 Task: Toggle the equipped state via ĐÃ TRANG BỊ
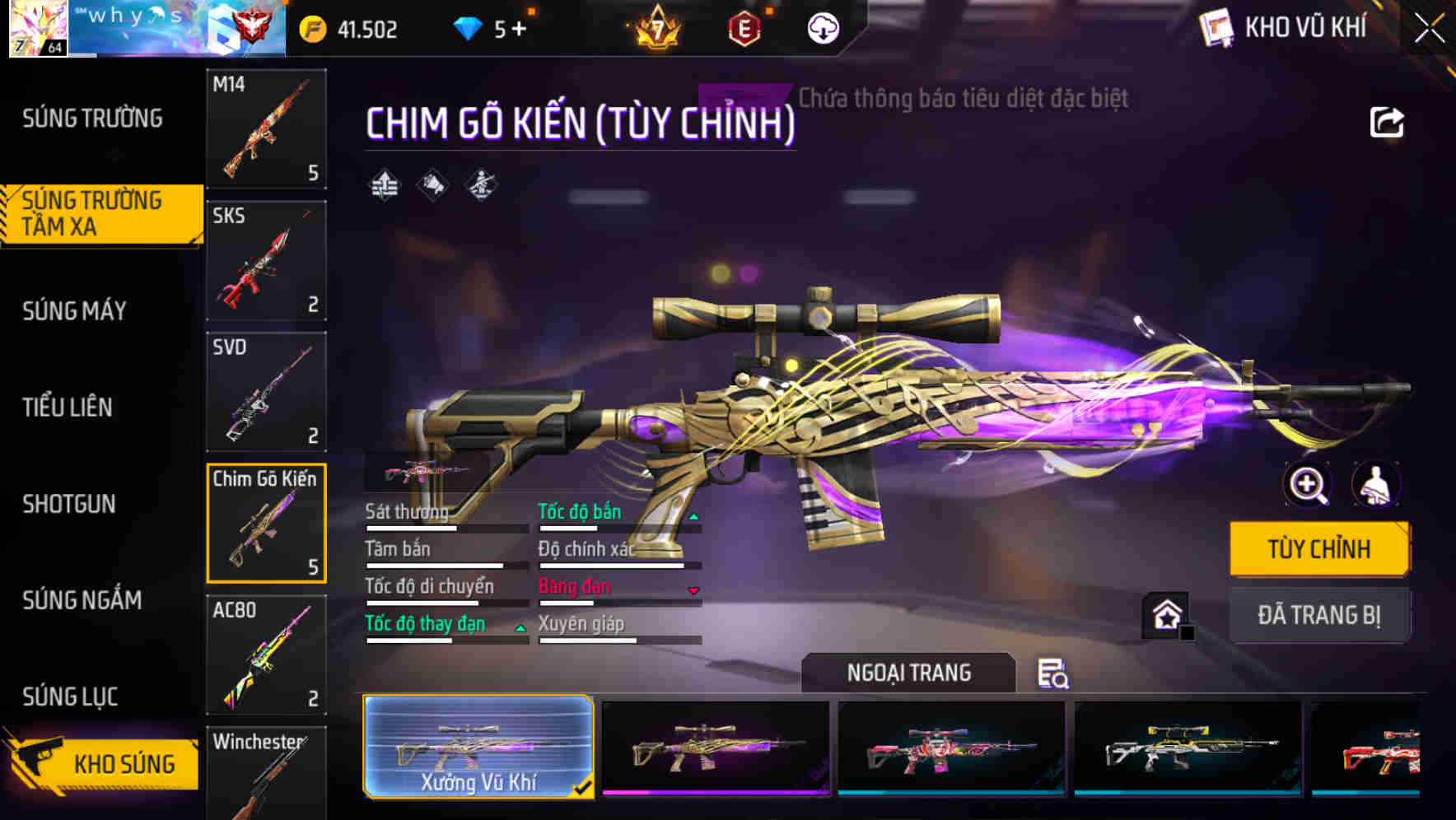tap(1318, 614)
